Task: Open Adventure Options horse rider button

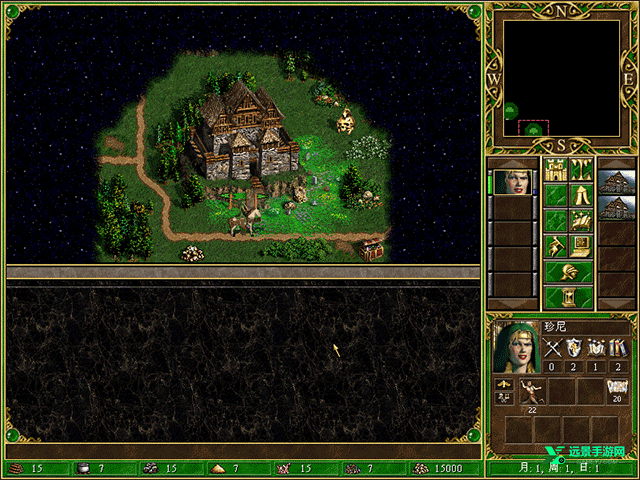Action: [x=555, y=246]
